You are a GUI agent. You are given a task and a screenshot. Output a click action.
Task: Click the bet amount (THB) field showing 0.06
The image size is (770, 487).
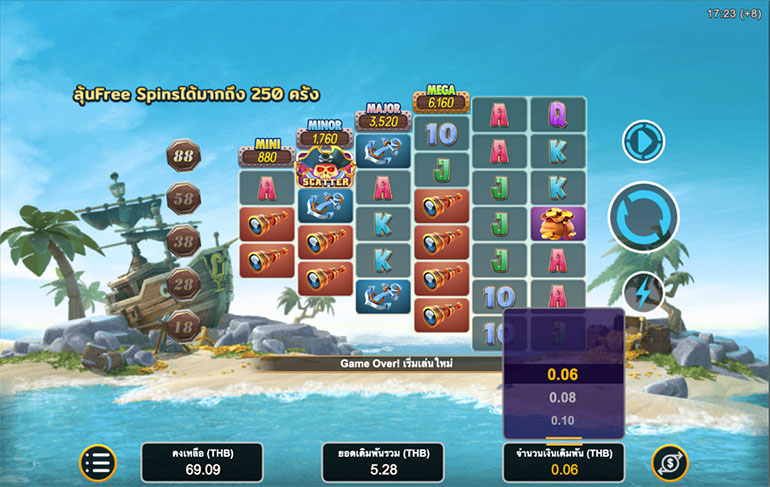click(x=563, y=462)
